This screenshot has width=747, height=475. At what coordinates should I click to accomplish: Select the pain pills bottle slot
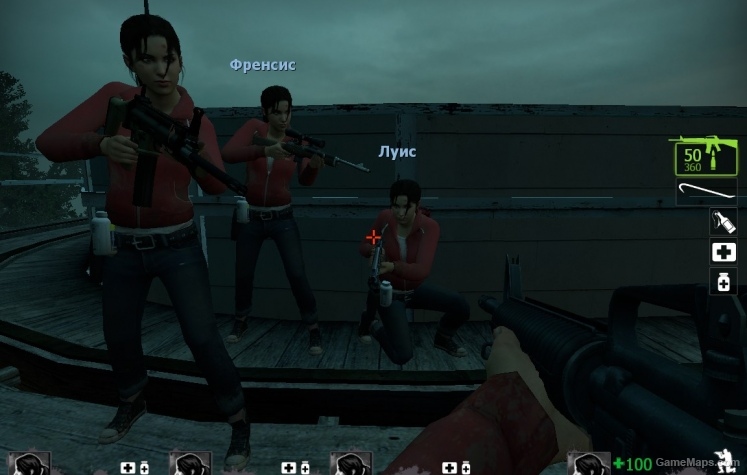(x=723, y=282)
